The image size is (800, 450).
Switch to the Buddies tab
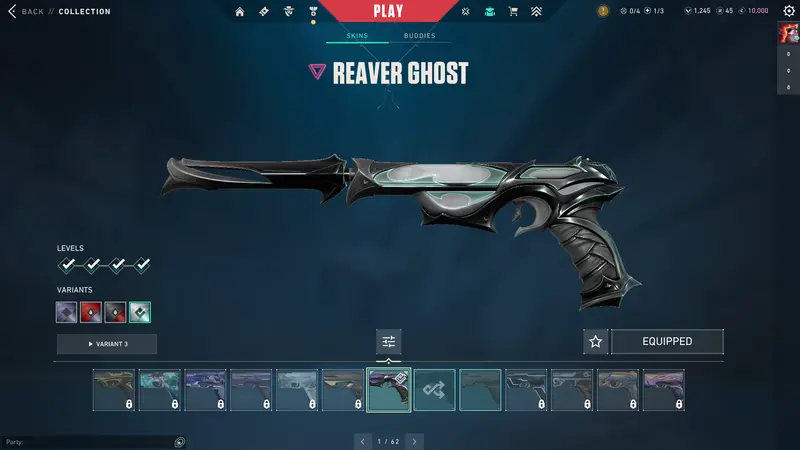point(420,36)
